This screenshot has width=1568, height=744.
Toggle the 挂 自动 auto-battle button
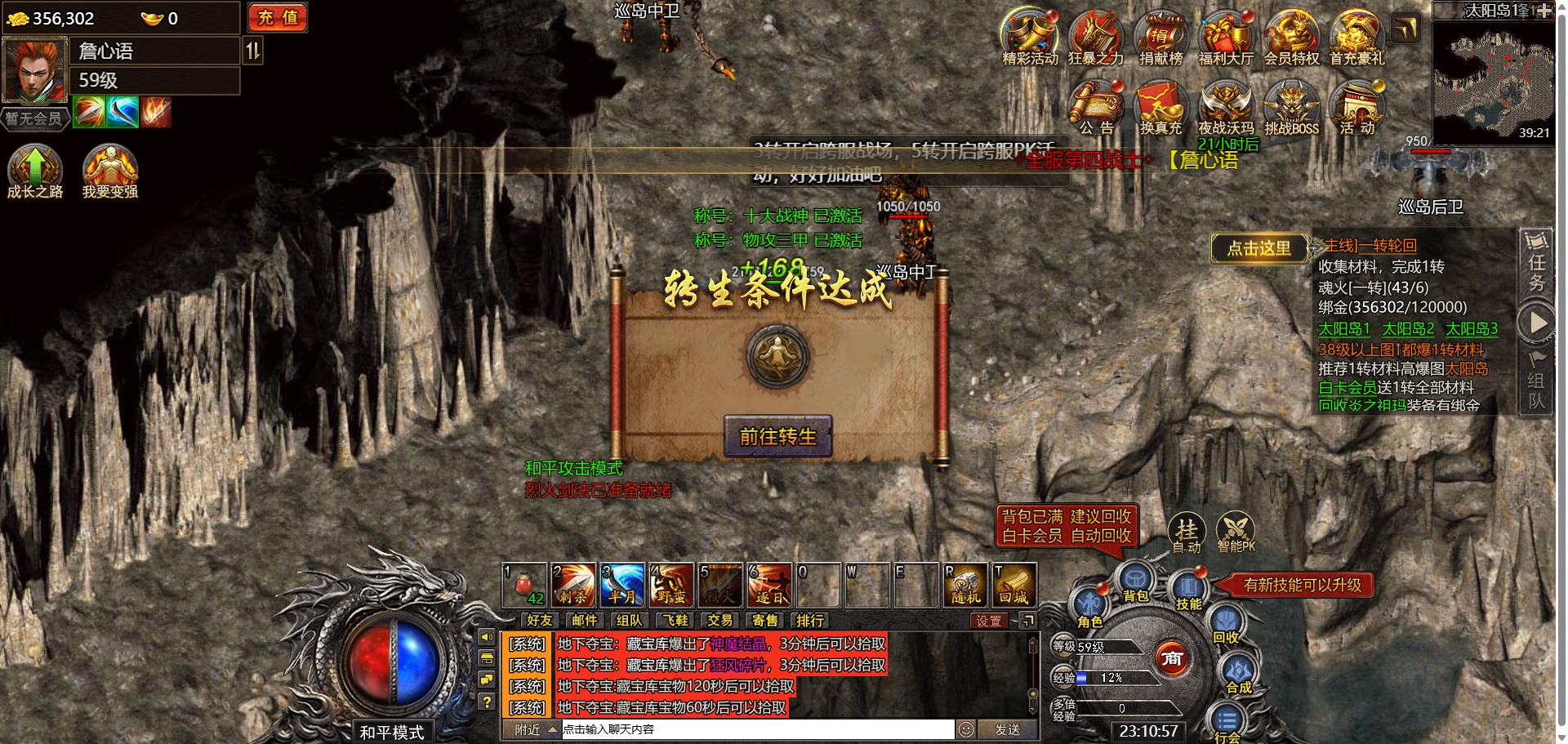pyautogui.click(x=1187, y=532)
